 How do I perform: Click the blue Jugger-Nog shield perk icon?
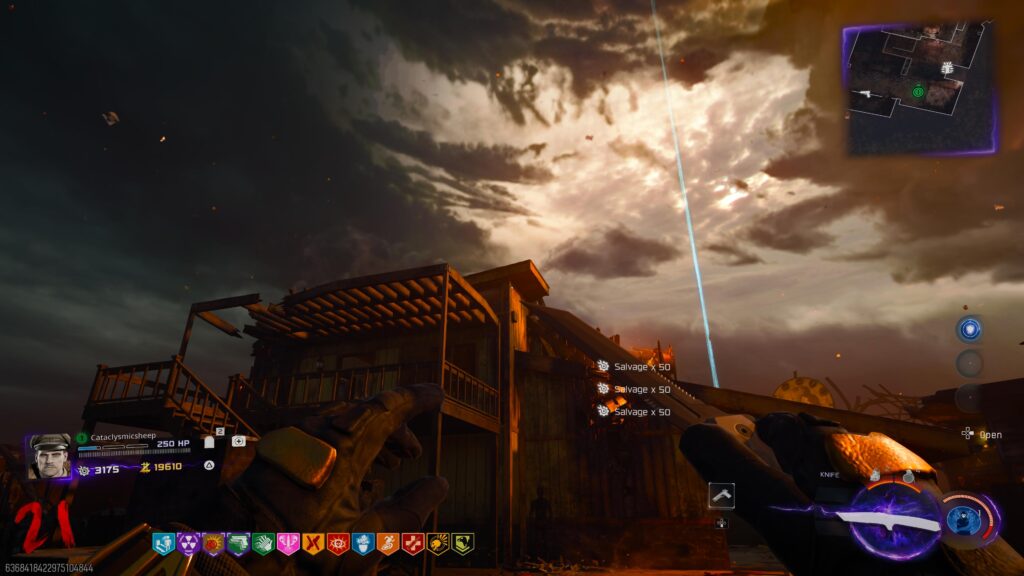coord(163,544)
